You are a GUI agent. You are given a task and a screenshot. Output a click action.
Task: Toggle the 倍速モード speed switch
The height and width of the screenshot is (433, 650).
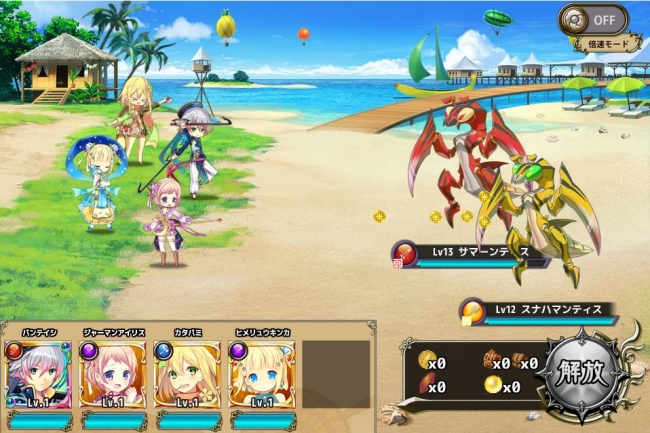(593, 20)
